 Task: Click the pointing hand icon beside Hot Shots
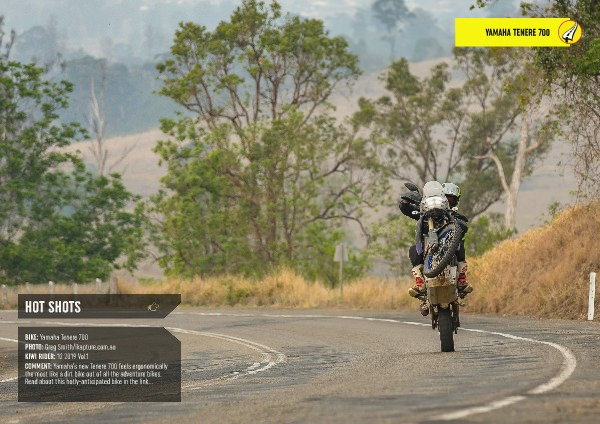(153, 307)
